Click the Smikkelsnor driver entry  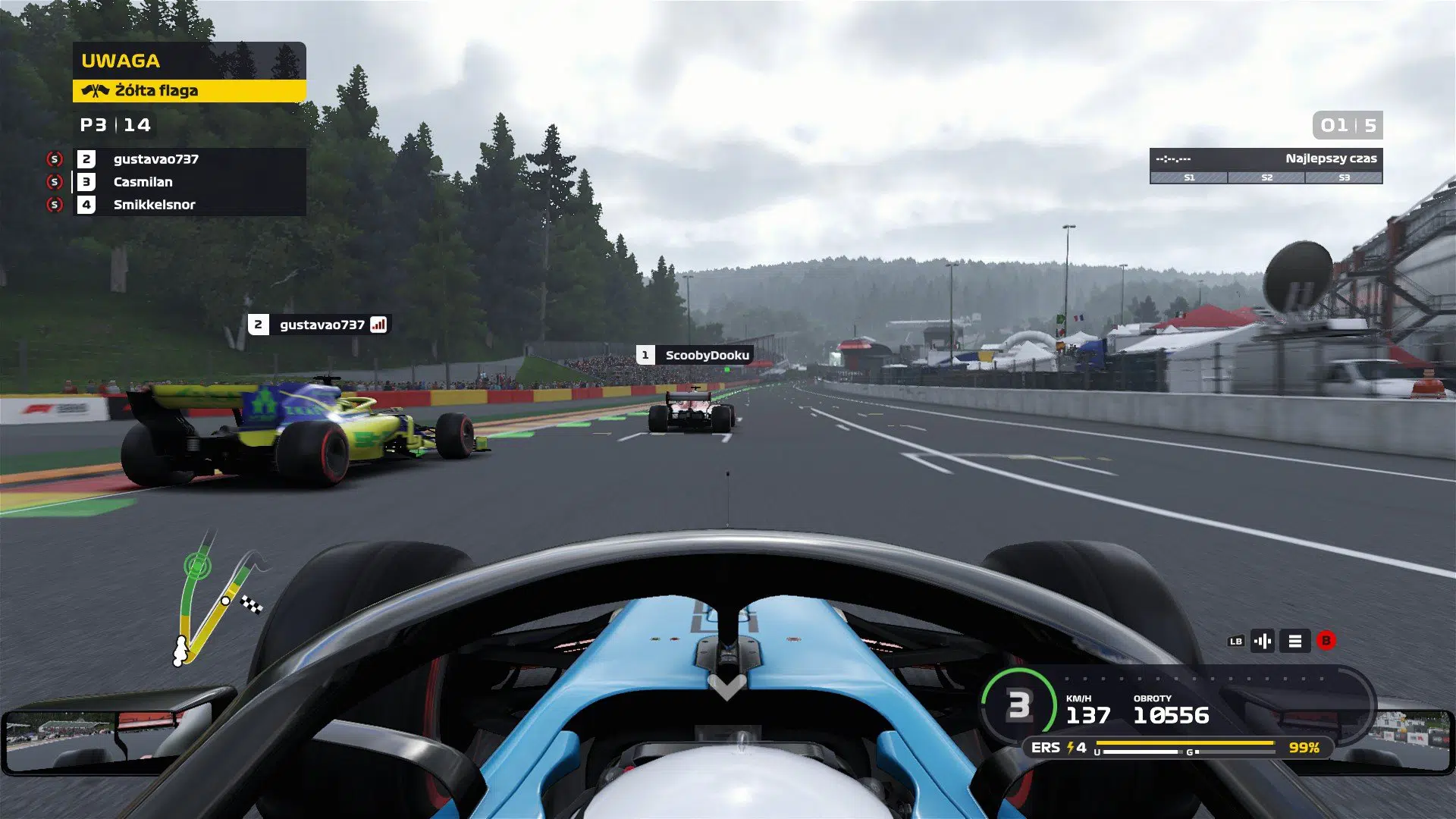coord(154,205)
